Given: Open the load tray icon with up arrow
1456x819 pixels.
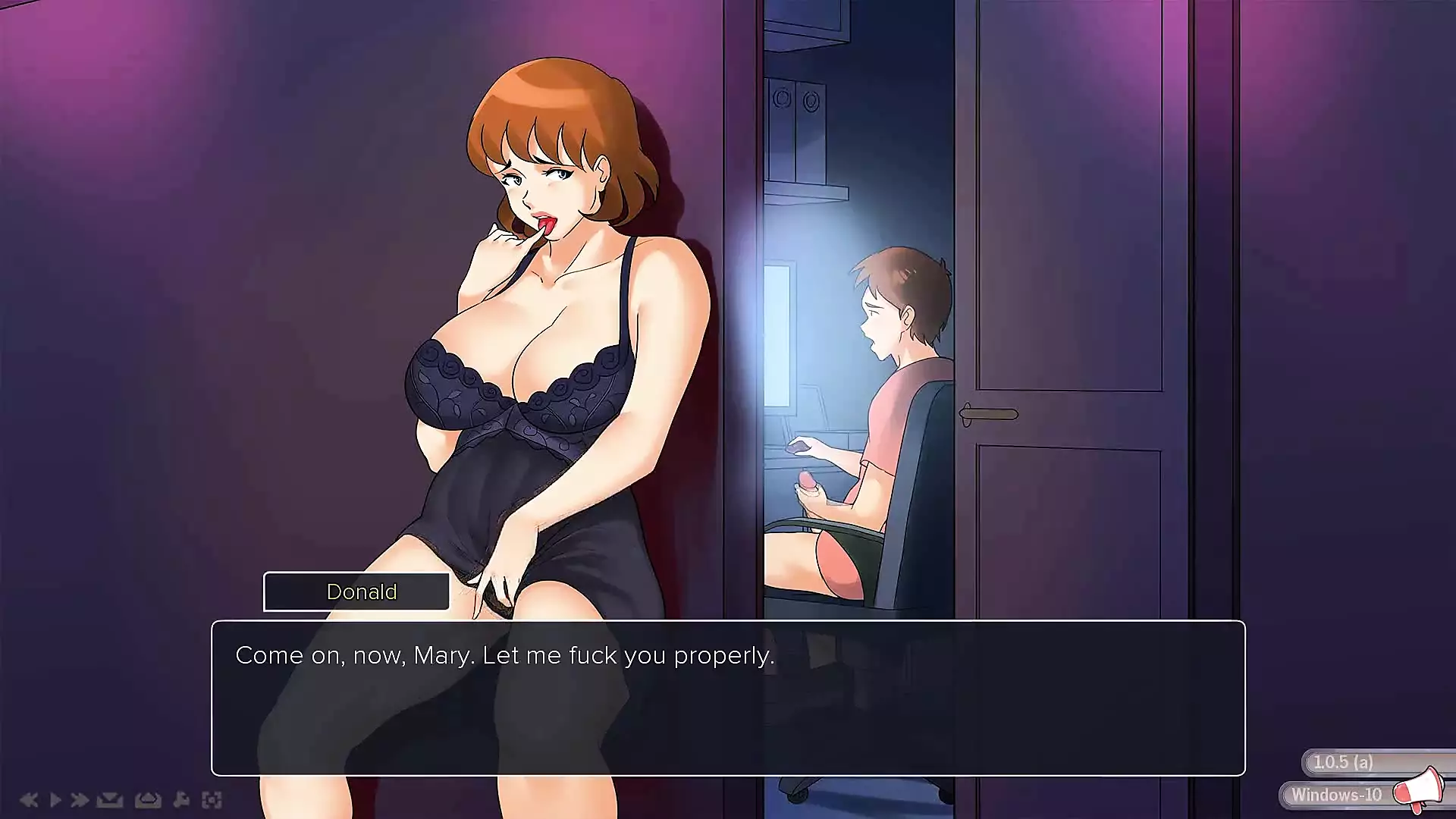Looking at the screenshot, I should click(x=148, y=799).
